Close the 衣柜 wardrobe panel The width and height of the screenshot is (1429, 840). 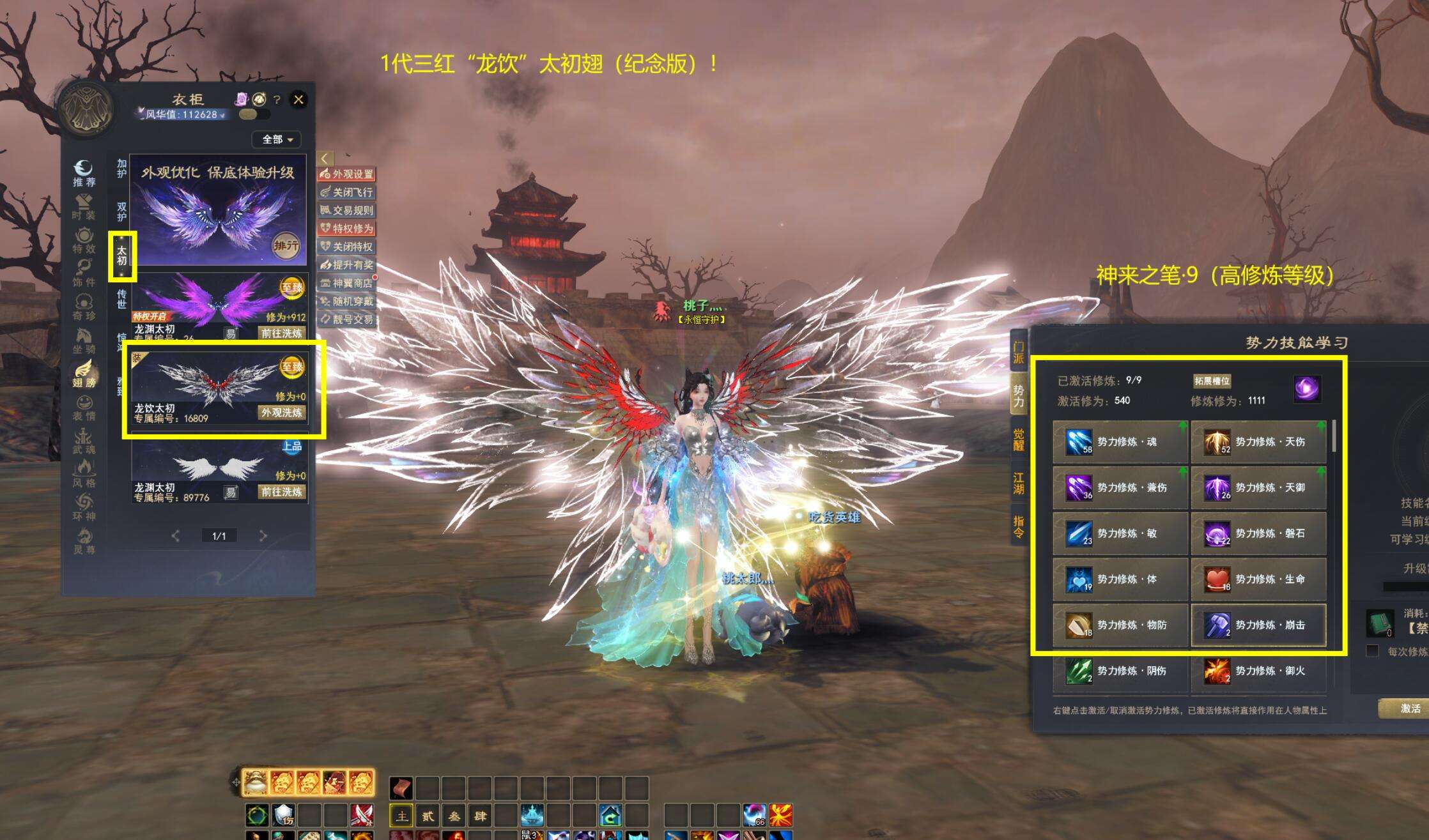[x=298, y=99]
